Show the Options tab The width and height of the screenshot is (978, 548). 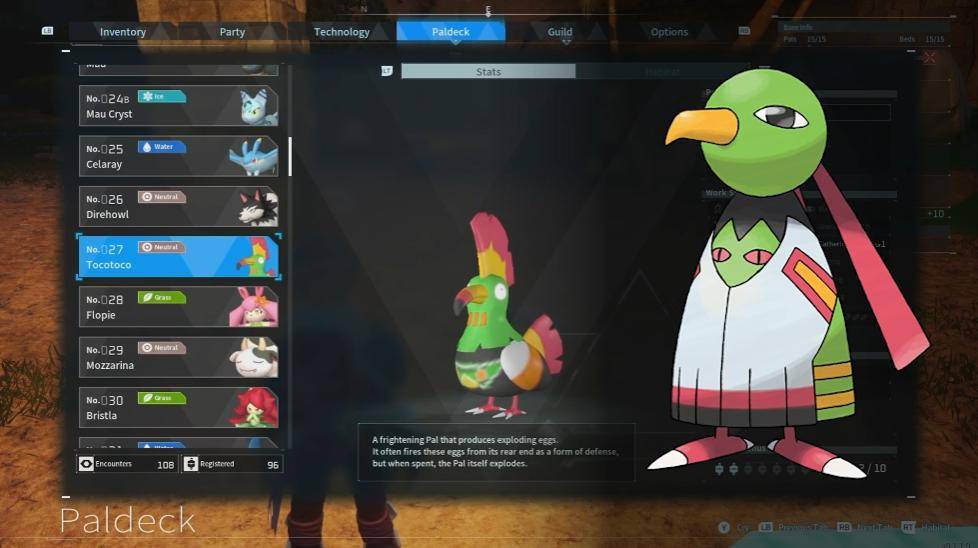669,32
